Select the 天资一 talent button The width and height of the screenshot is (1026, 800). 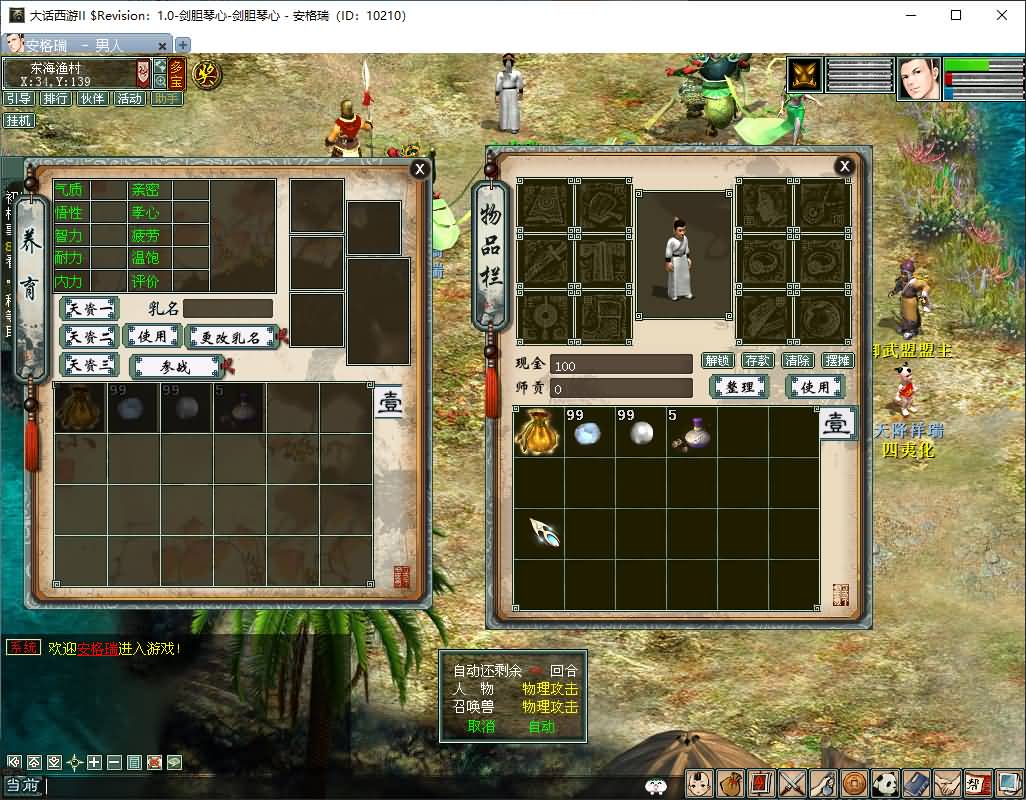pyautogui.click(x=89, y=309)
